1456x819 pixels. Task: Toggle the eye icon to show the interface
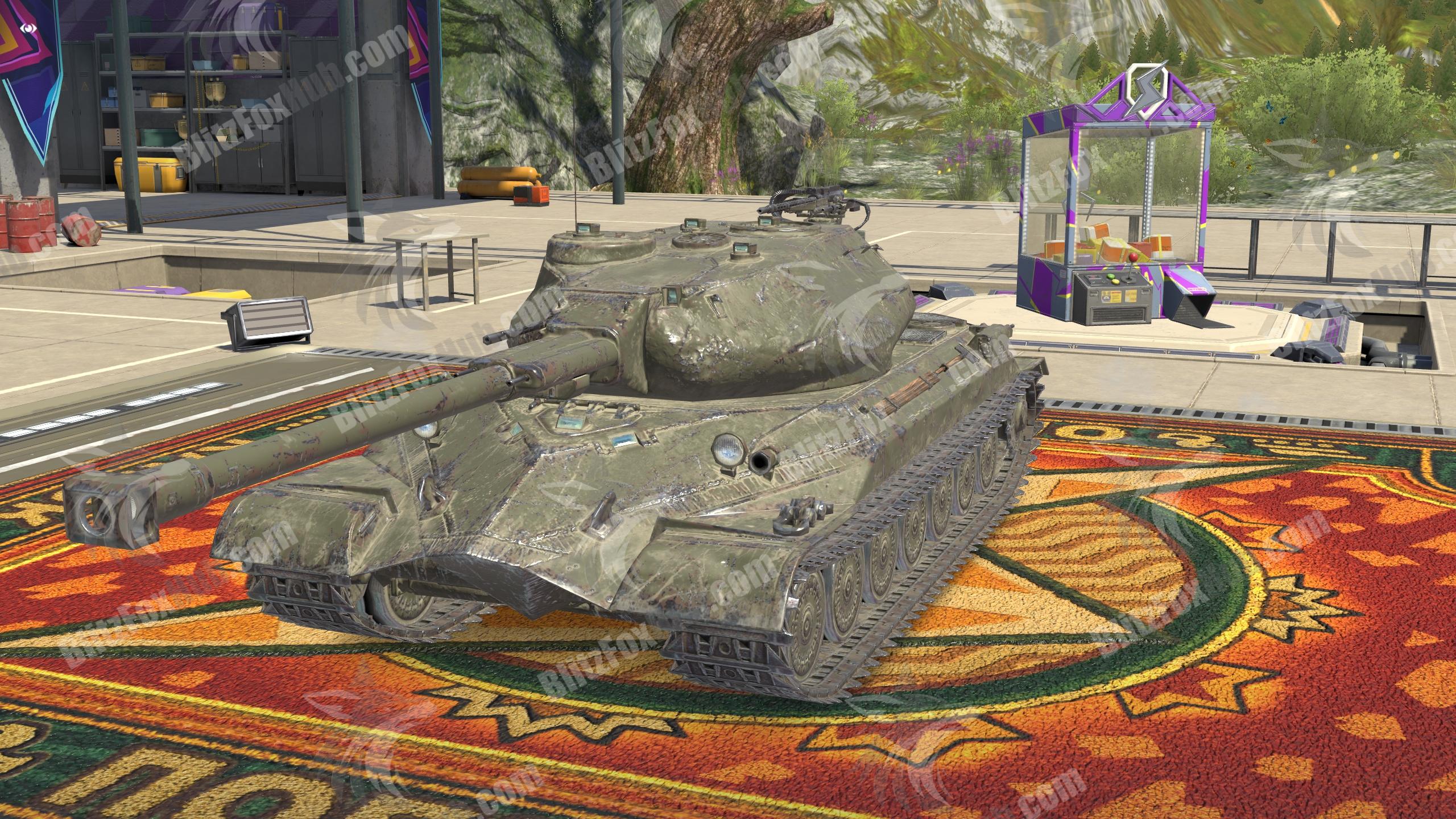(x=27, y=27)
